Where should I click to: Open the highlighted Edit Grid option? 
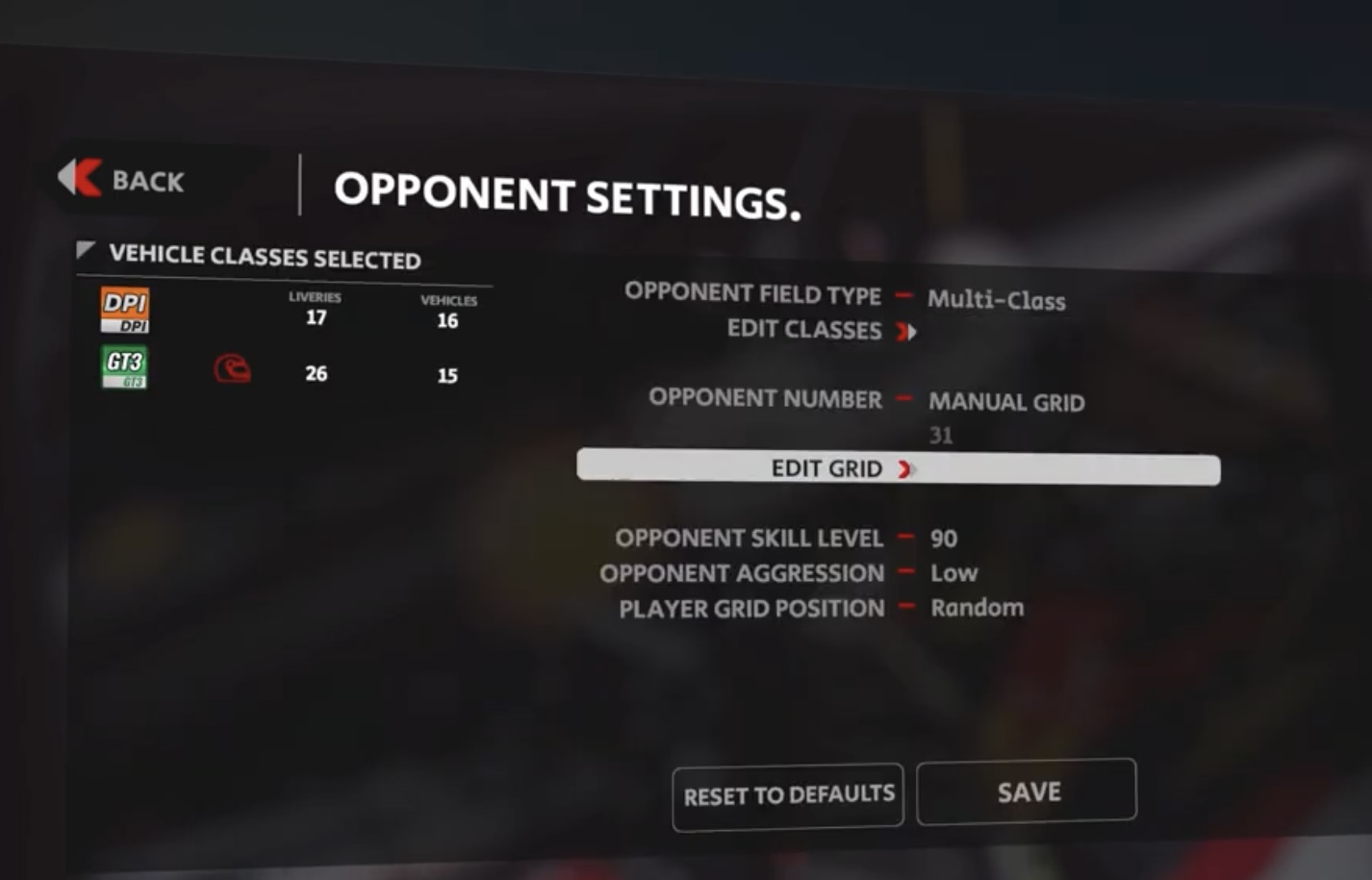pos(898,468)
